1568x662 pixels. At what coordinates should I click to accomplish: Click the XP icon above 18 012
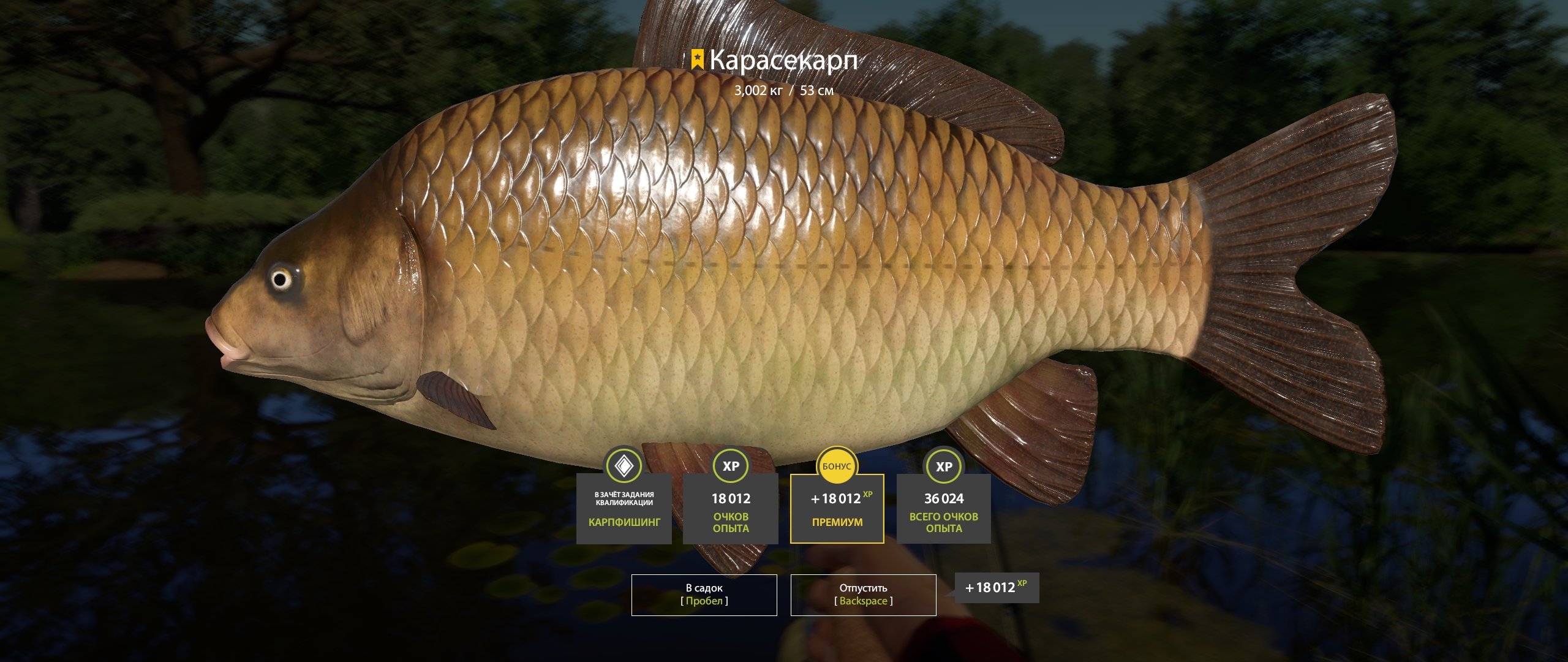pyautogui.click(x=730, y=466)
